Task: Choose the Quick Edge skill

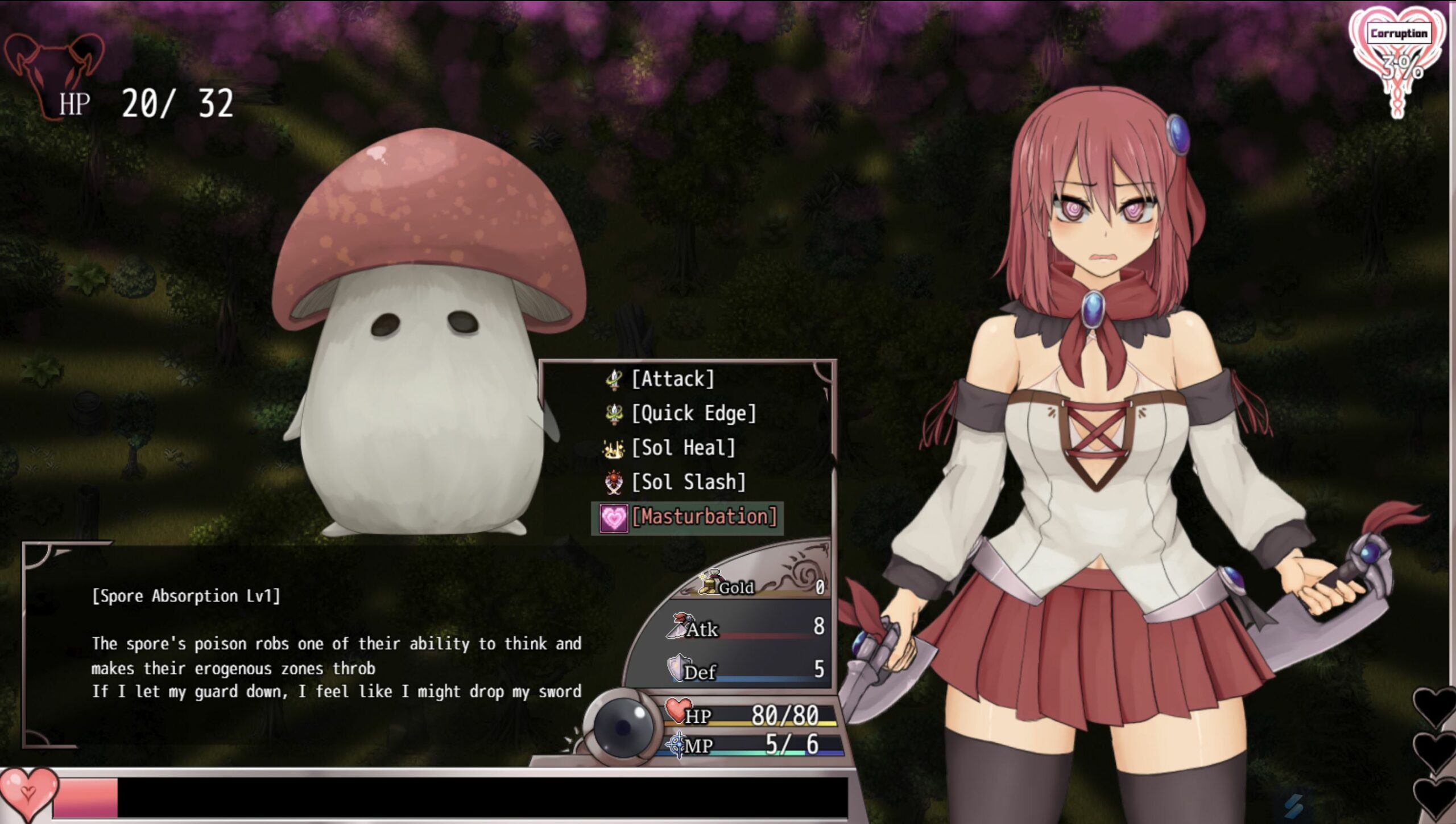Action: pyautogui.click(x=693, y=414)
